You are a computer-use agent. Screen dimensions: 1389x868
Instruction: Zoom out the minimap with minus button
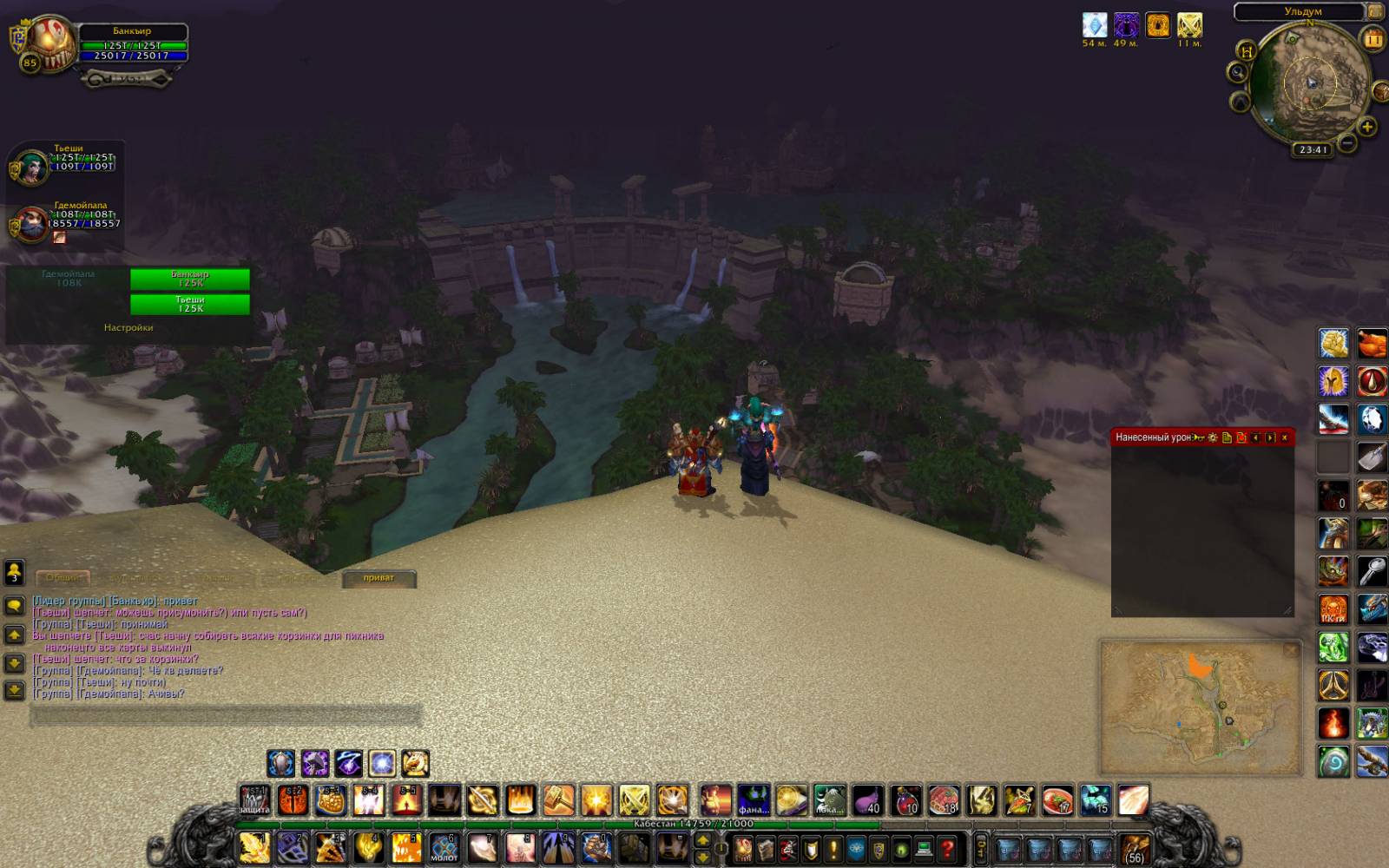[1346, 141]
